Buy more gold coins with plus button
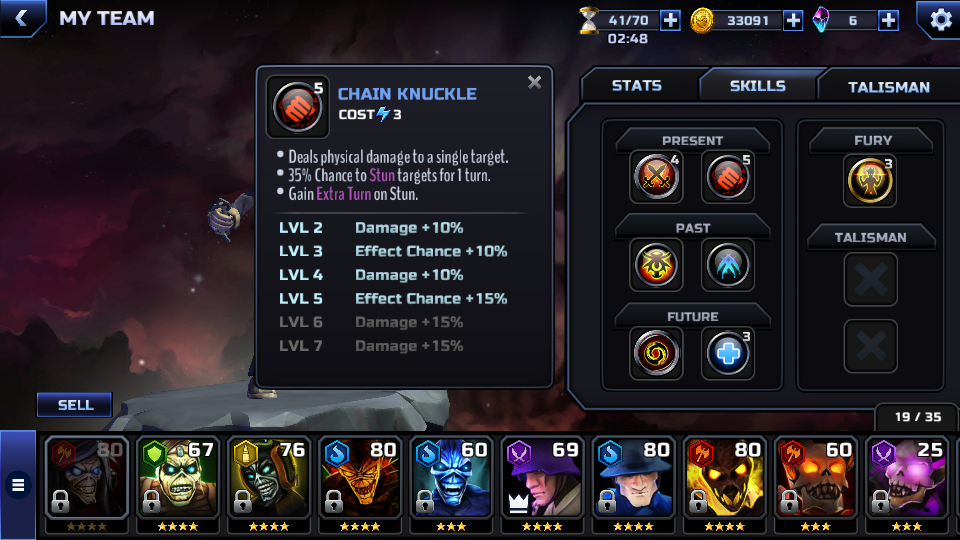The height and width of the screenshot is (540, 960). point(793,20)
